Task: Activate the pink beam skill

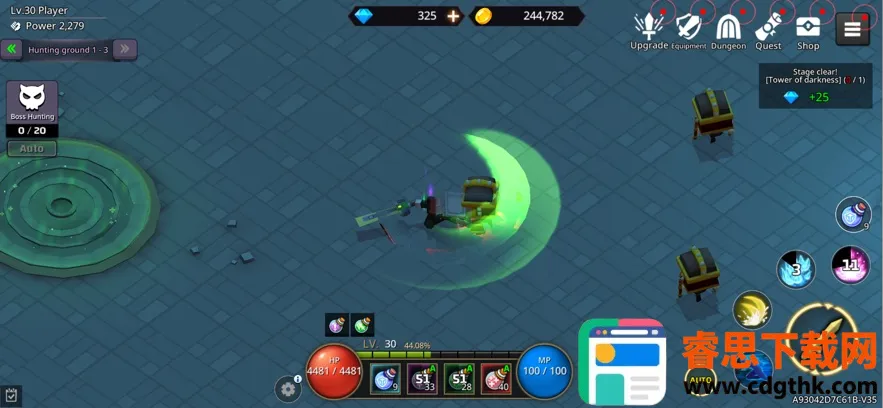Action: 850,265
